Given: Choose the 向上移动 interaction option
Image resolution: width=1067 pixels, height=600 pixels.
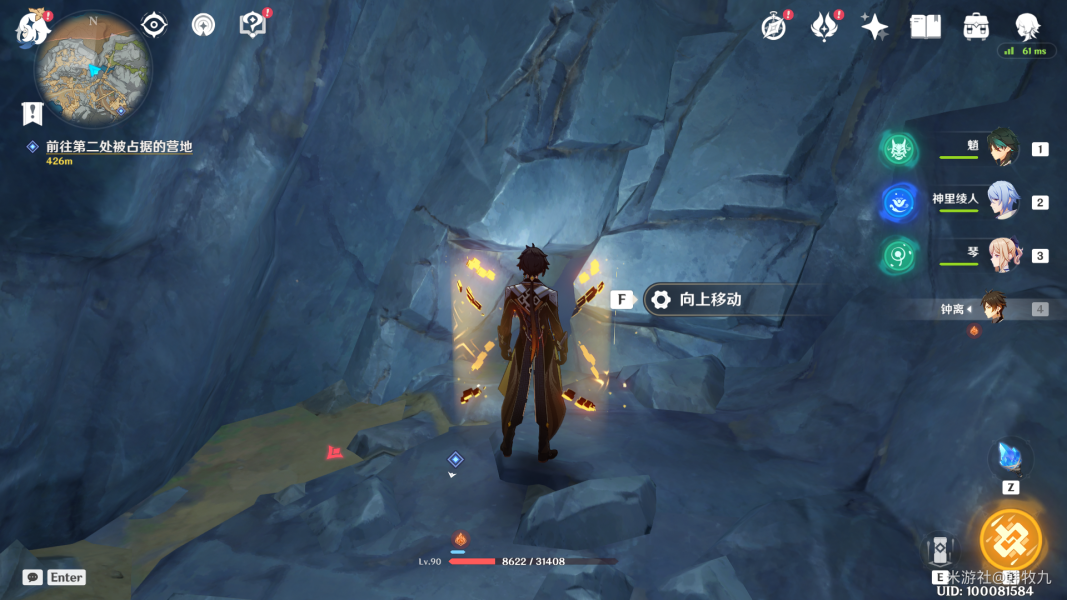Looking at the screenshot, I should coord(709,300).
